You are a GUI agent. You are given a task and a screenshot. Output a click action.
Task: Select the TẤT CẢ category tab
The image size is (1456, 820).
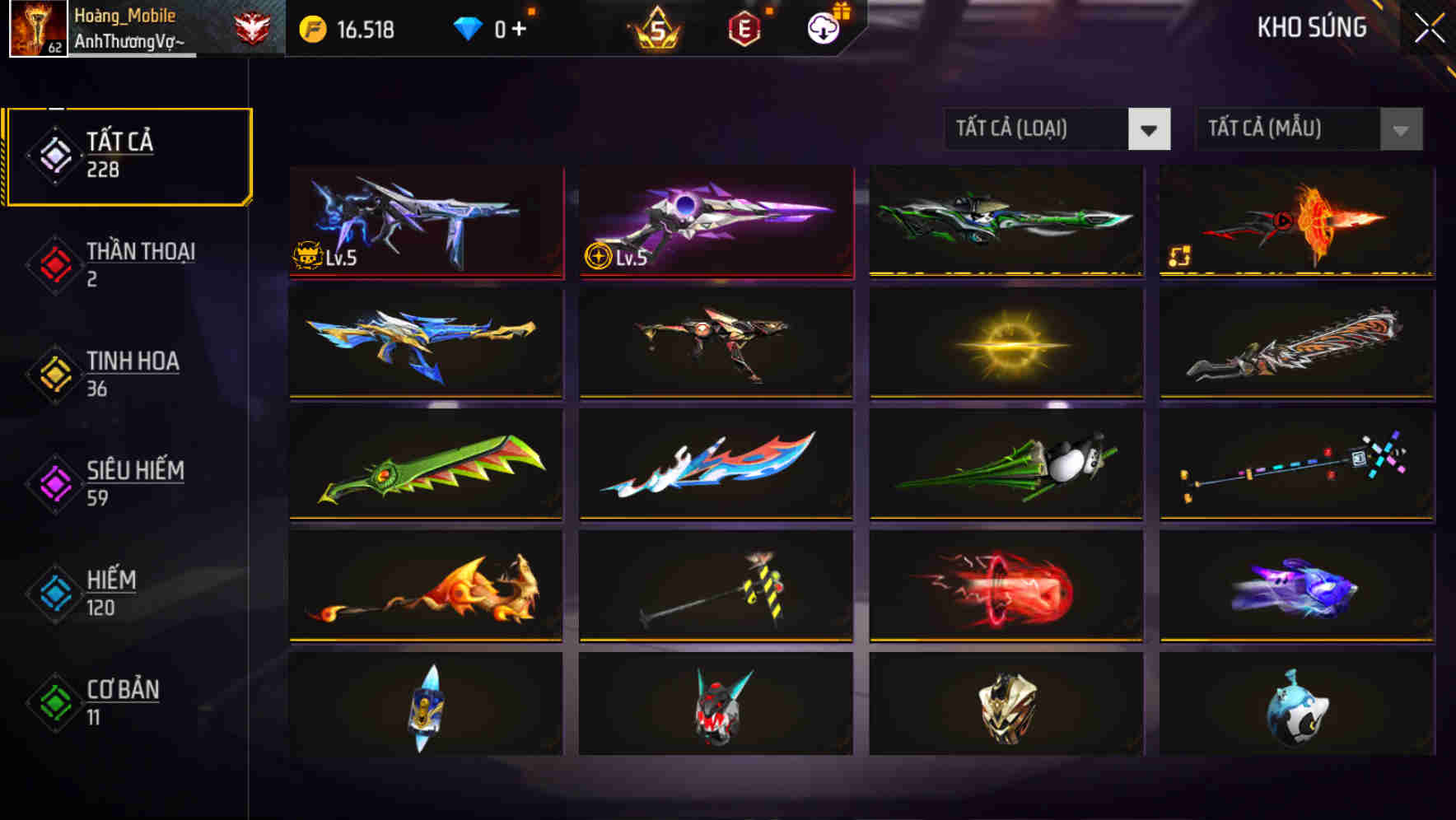click(x=128, y=153)
